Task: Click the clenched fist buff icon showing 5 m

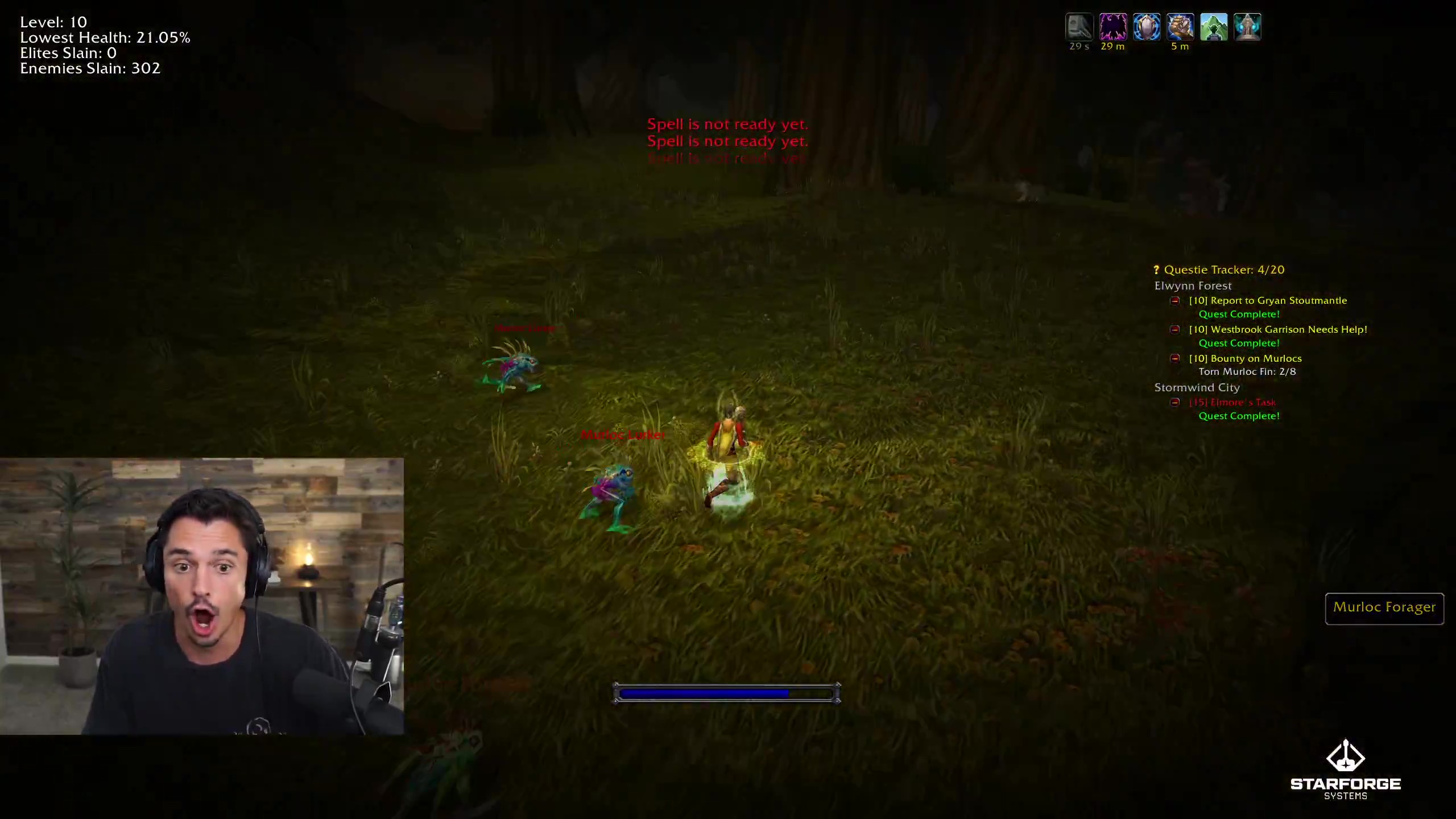Action: point(1181,26)
